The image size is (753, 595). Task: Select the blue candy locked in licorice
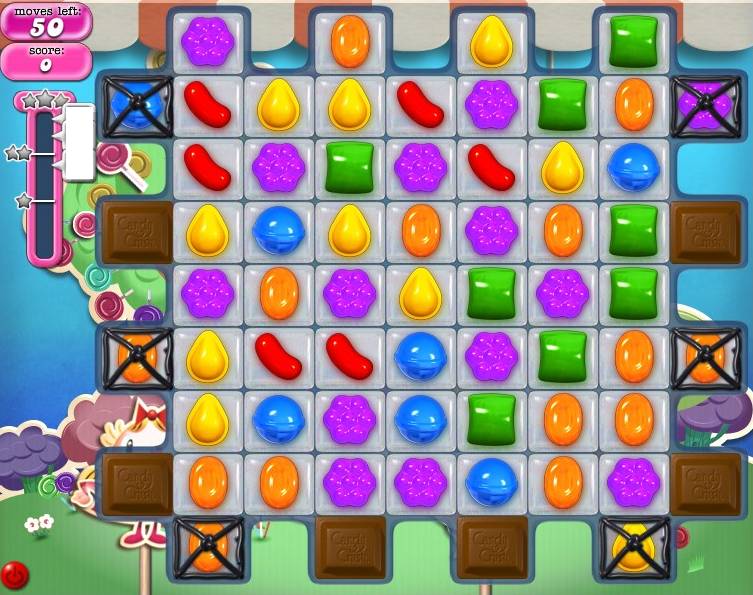tap(136, 103)
